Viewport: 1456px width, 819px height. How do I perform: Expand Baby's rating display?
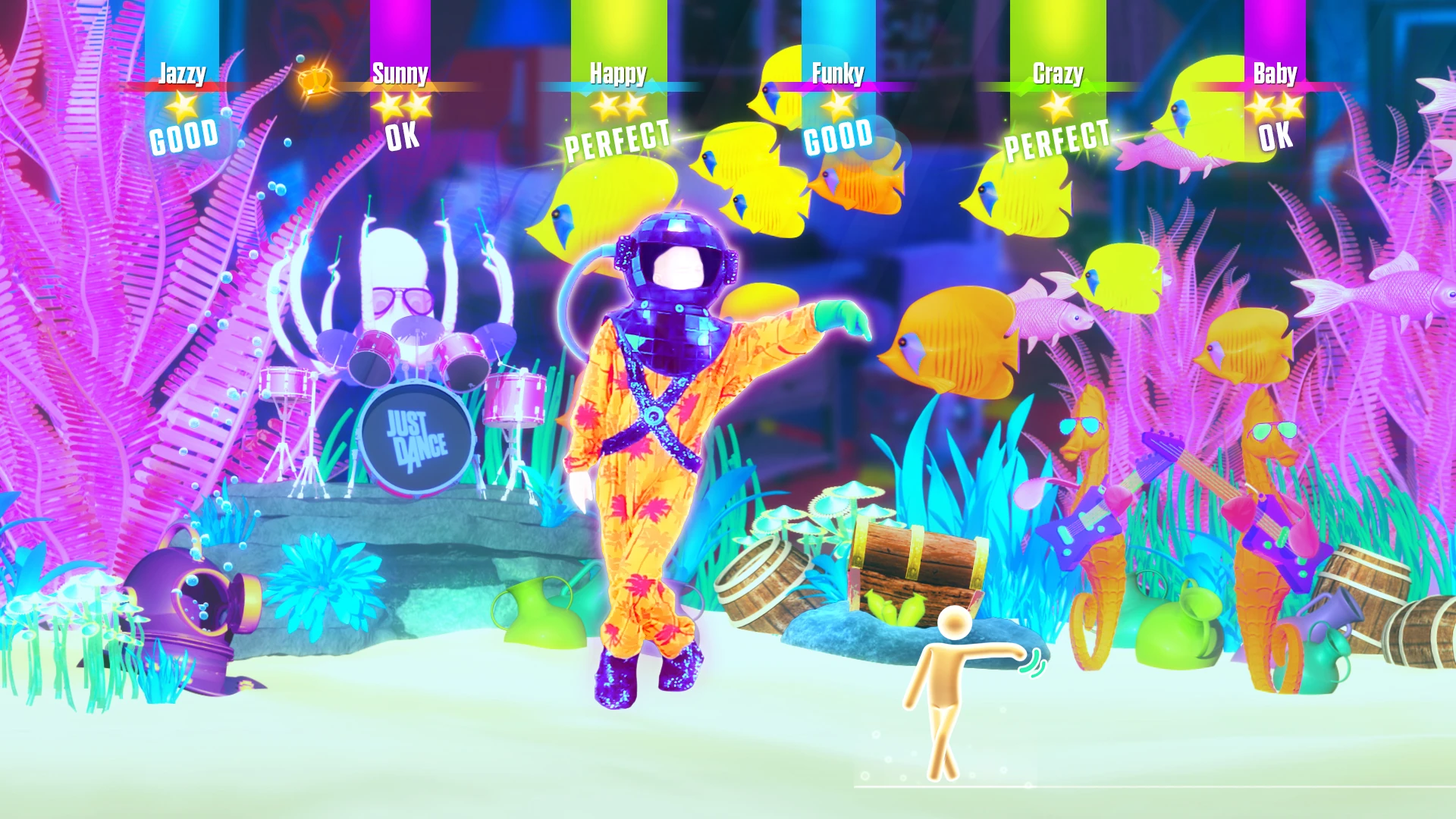(x=1276, y=138)
